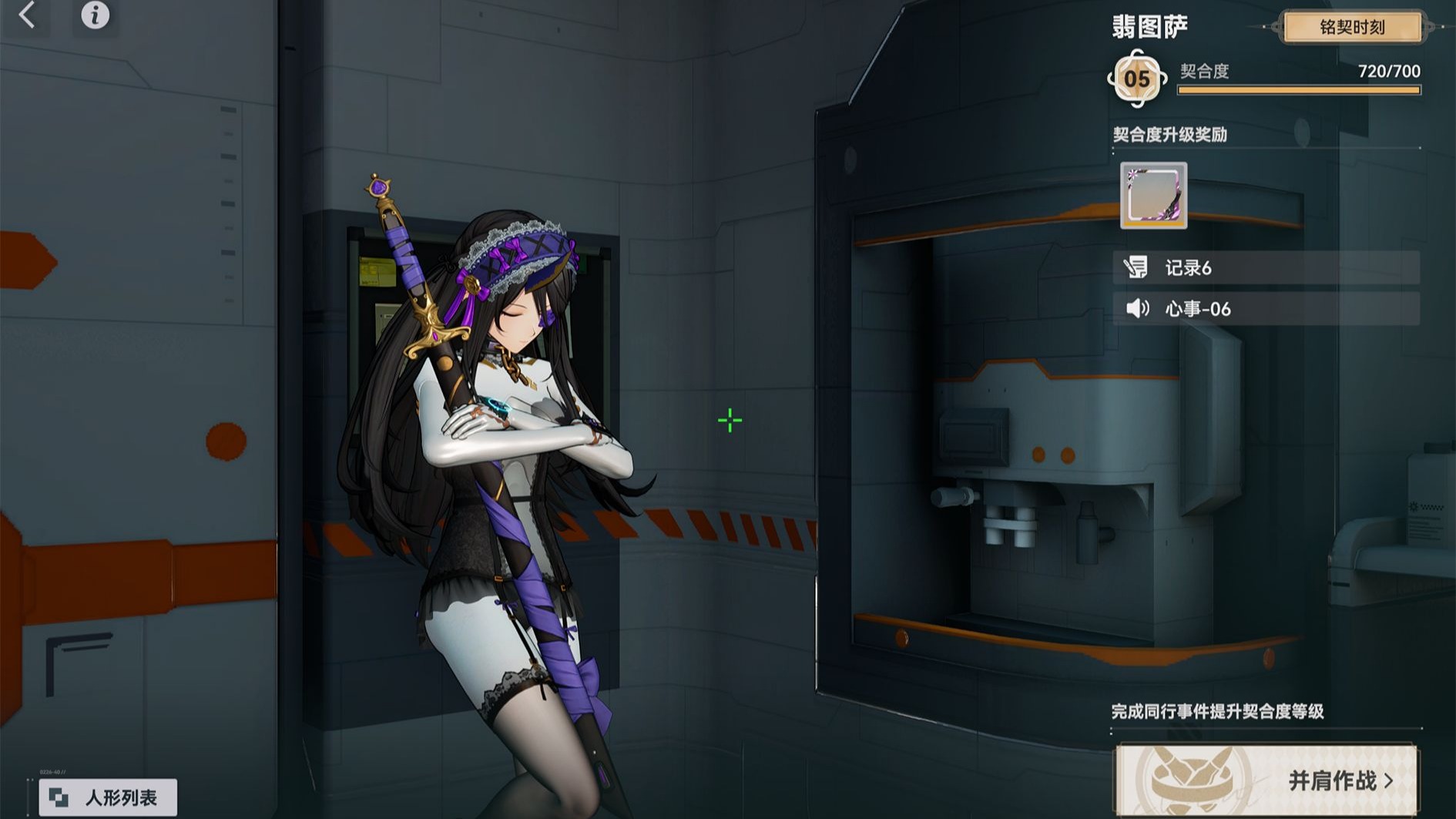
Task: Click the 契合度 affinity progress bar
Action: click(x=1298, y=89)
